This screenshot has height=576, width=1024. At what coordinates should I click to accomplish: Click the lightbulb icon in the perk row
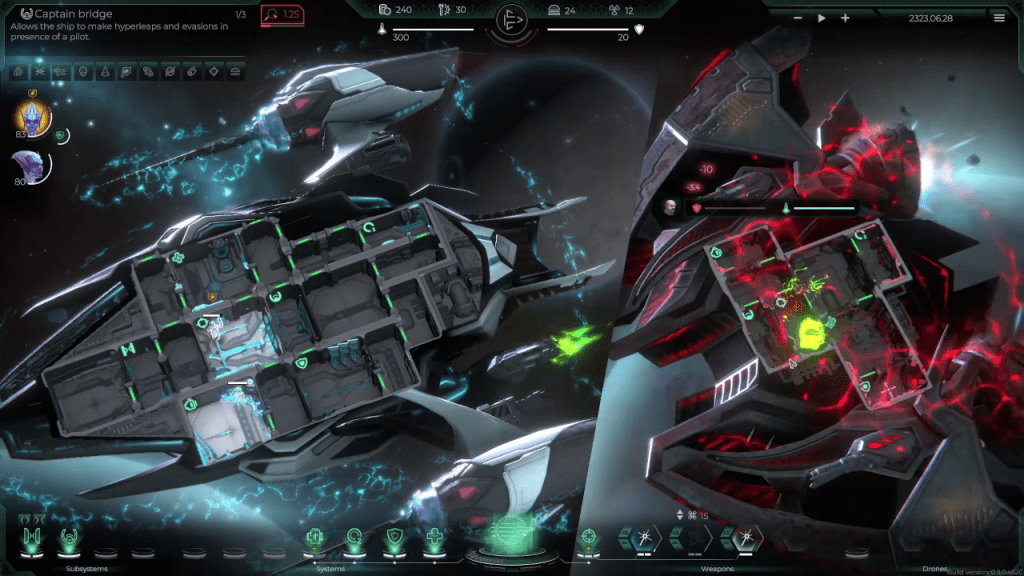[83, 72]
